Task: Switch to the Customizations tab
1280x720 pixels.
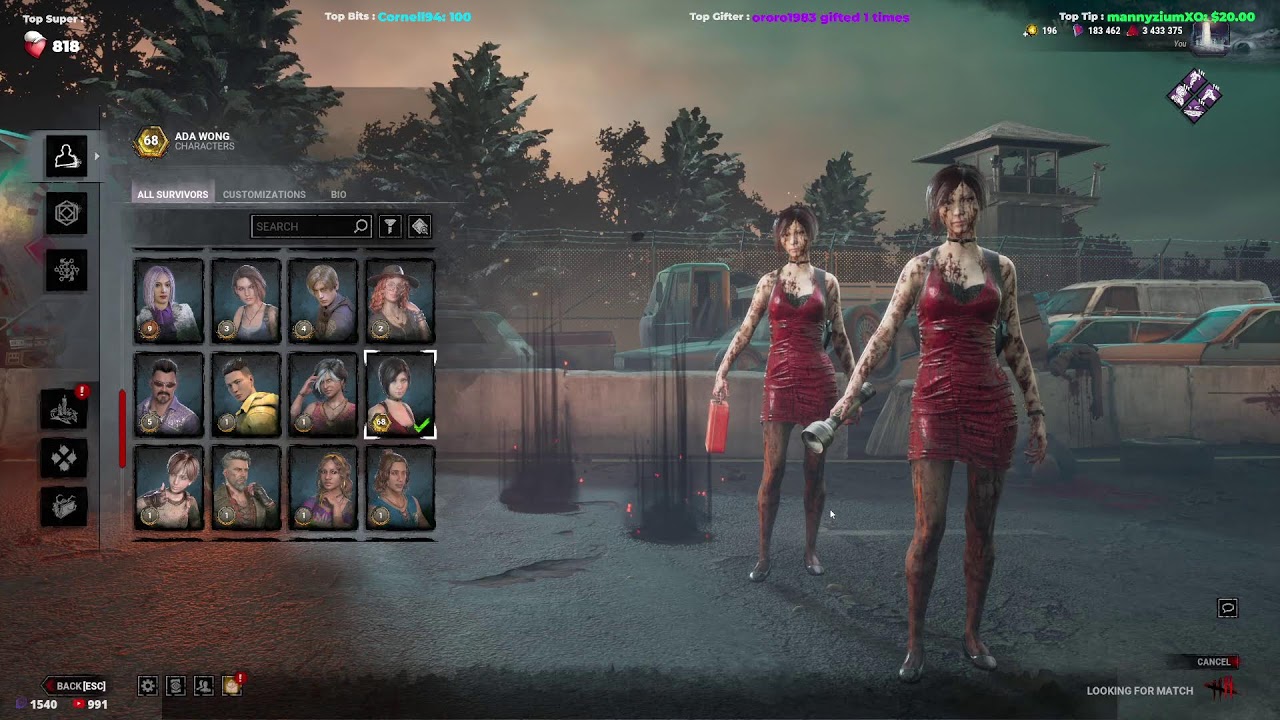Action: 264,194
